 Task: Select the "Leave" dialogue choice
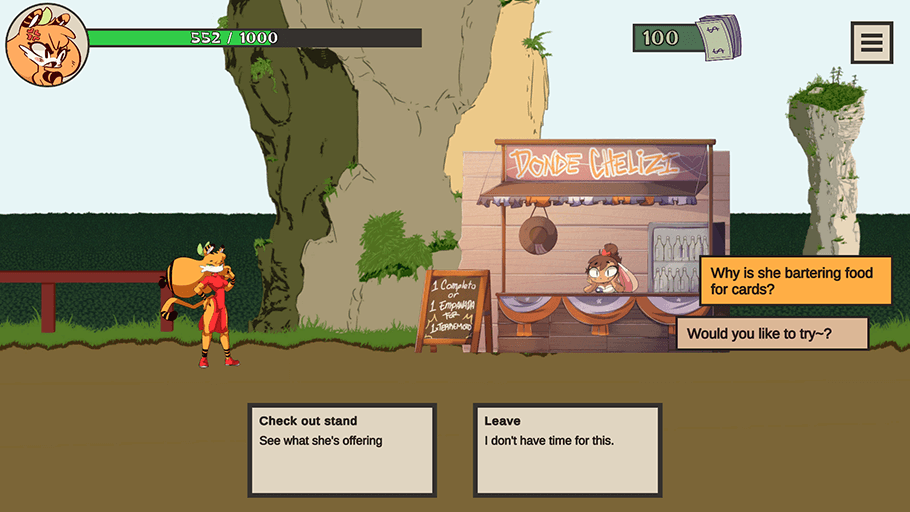pyautogui.click(x=567, y=449)
